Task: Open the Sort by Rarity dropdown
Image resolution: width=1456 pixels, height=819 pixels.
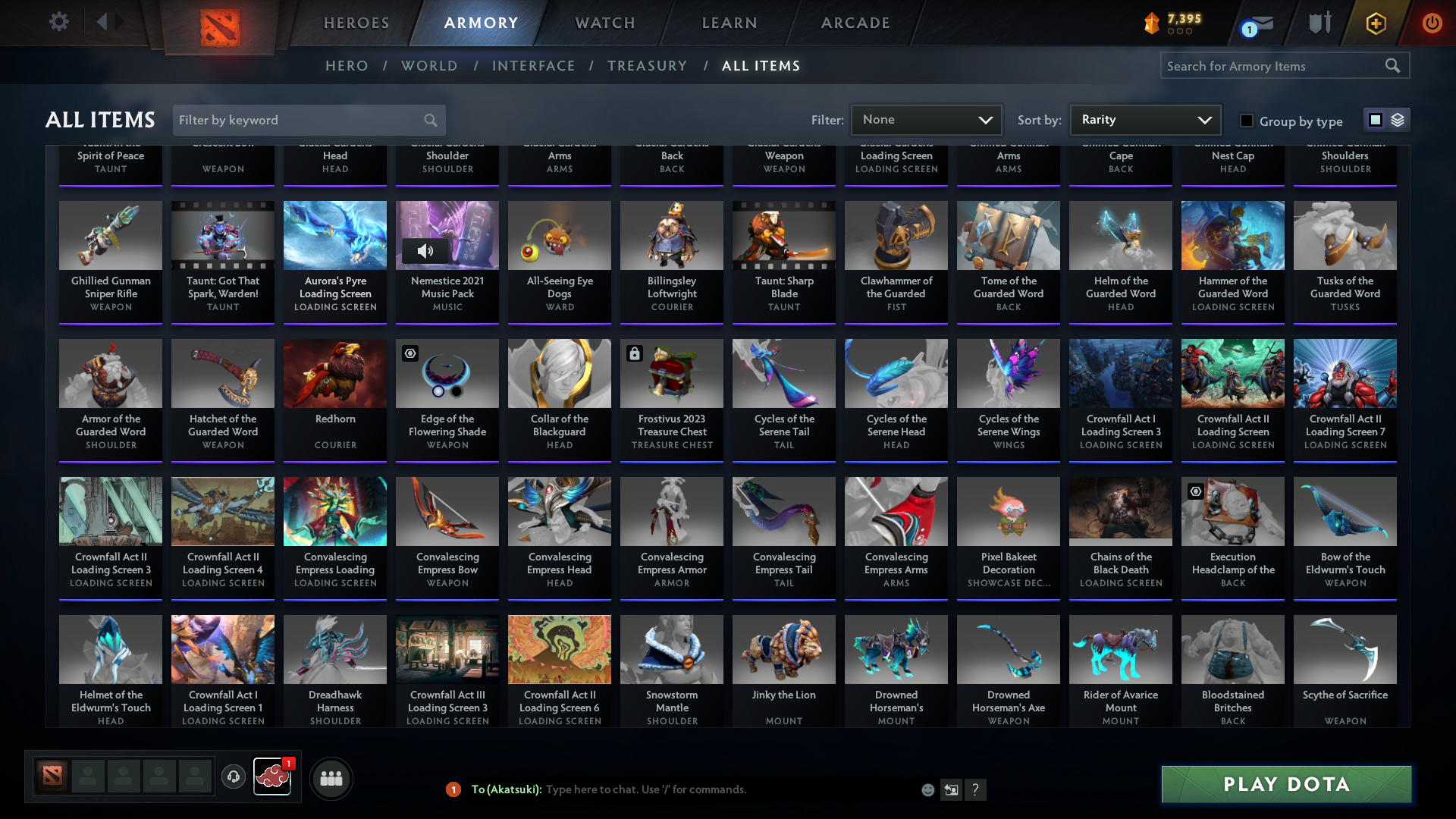Action: [1144, 119]
